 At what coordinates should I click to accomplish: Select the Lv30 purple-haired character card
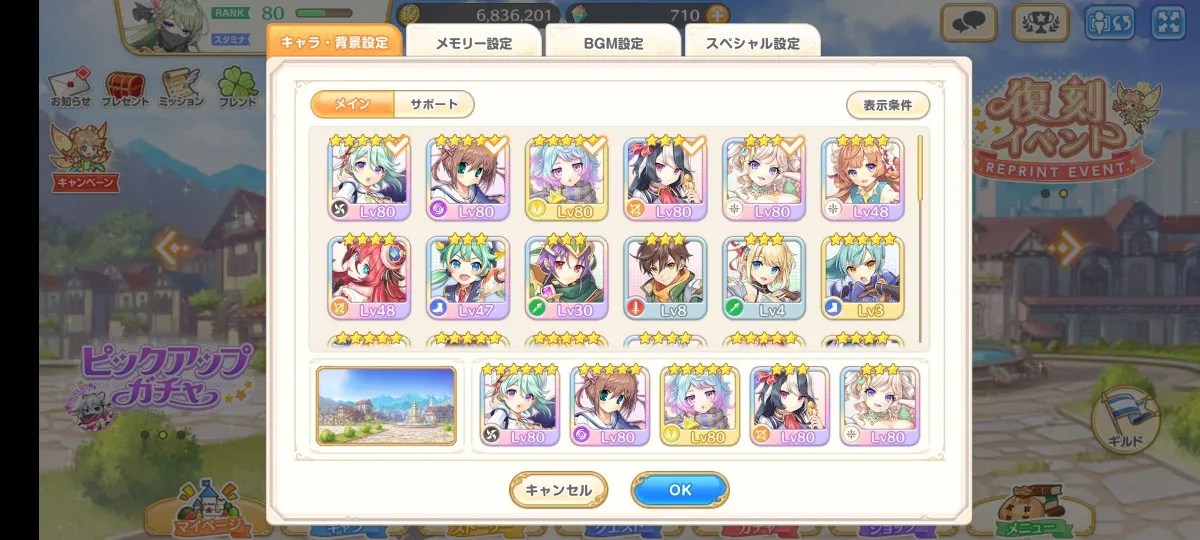567,278
